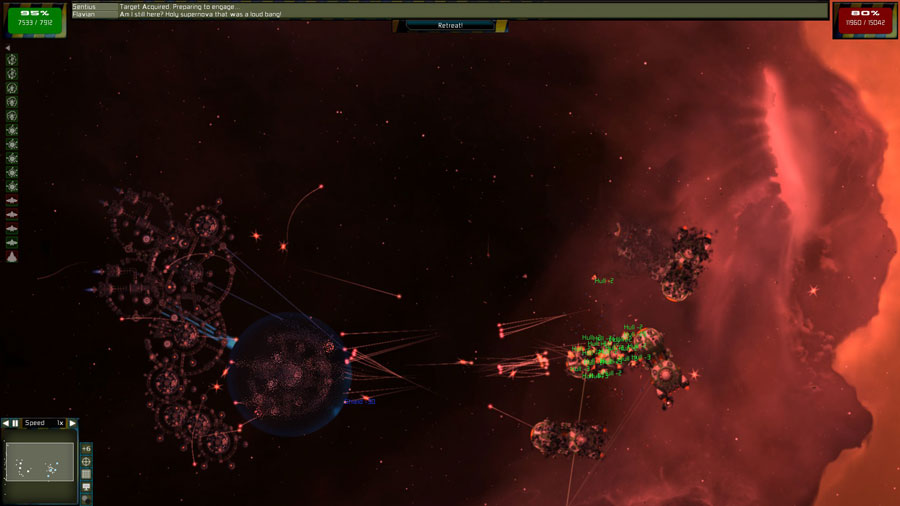Select the grey ship icon ending the ship list
This screenshot has width=900, height=506.
pos(12,257)
